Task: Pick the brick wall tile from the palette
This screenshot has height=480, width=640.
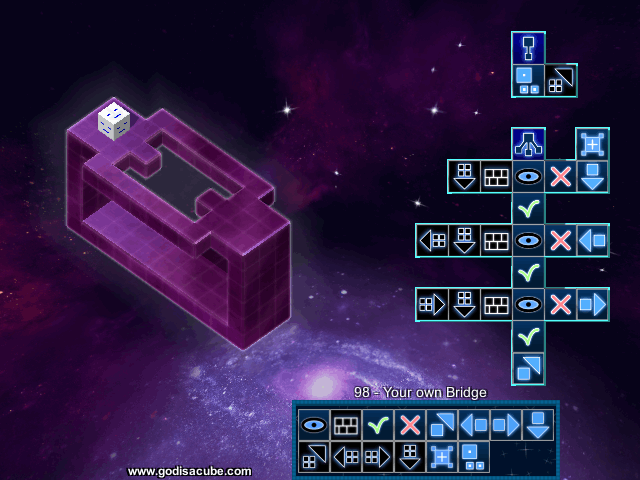Action: point(346,424)
